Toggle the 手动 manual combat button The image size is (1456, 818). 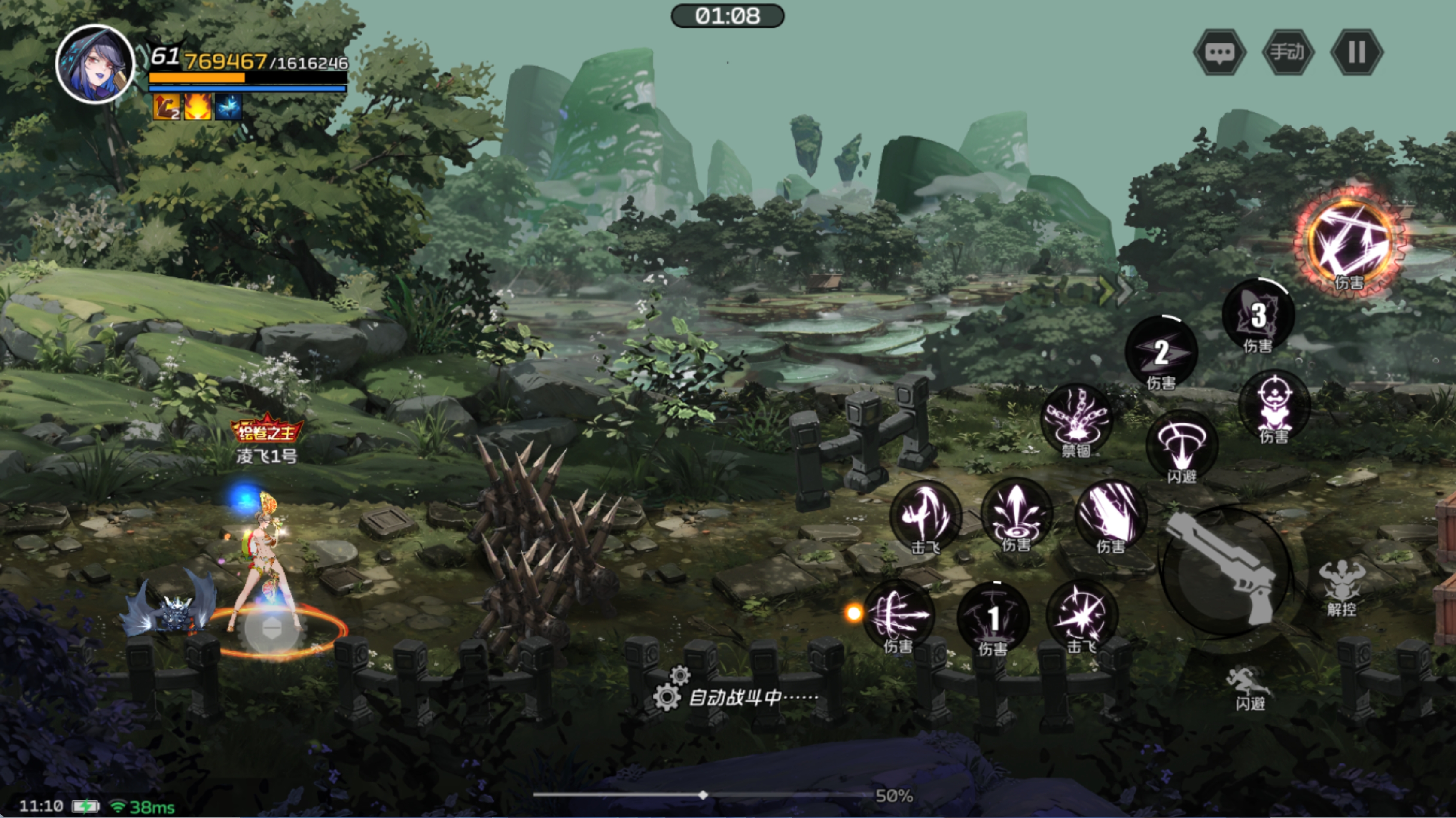[x=1288, y=52]
